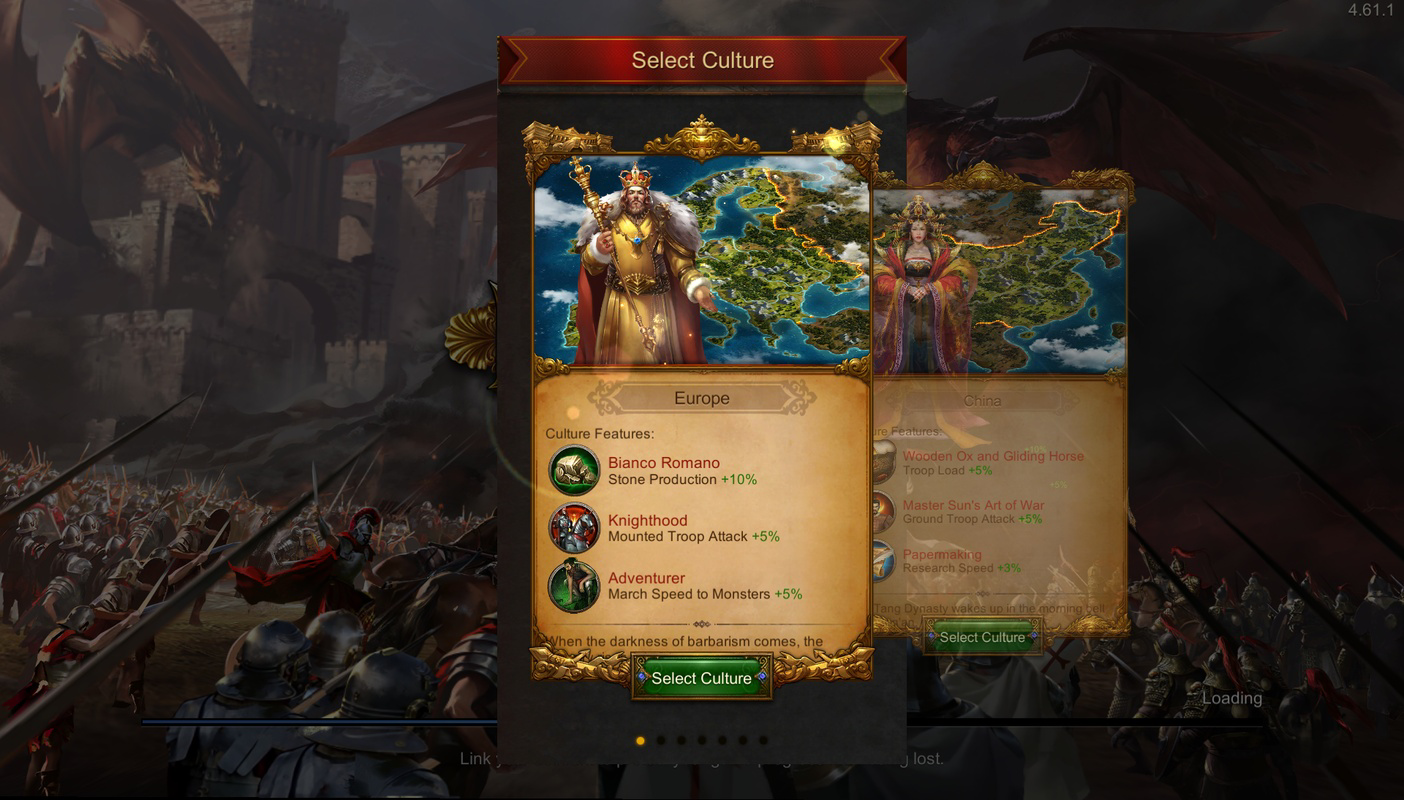Select the second pagination dot
1404x800 pixels.
(662, 741)
